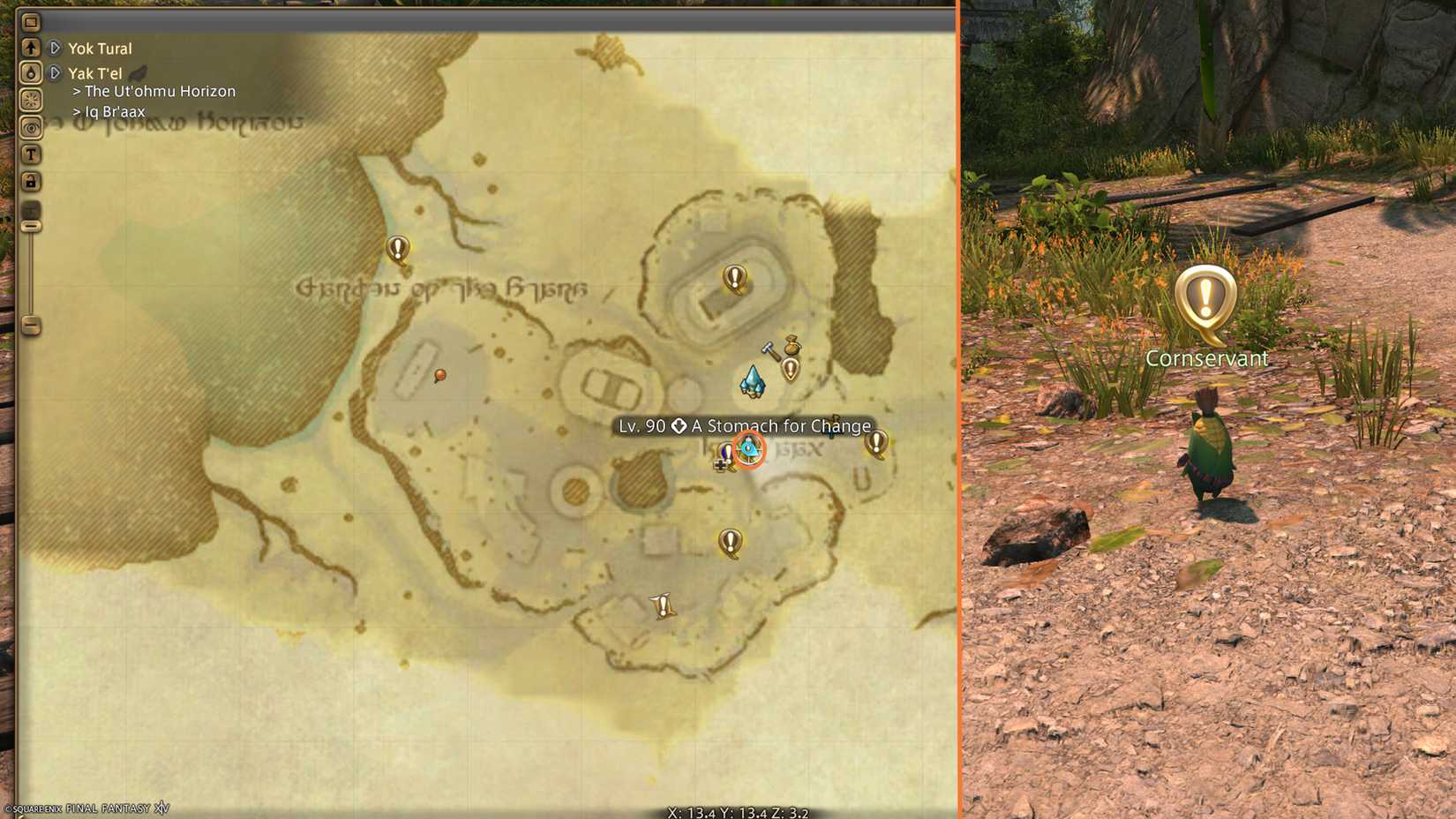Toggle the up-arrow icon on the map toolbar

[31, 47]
